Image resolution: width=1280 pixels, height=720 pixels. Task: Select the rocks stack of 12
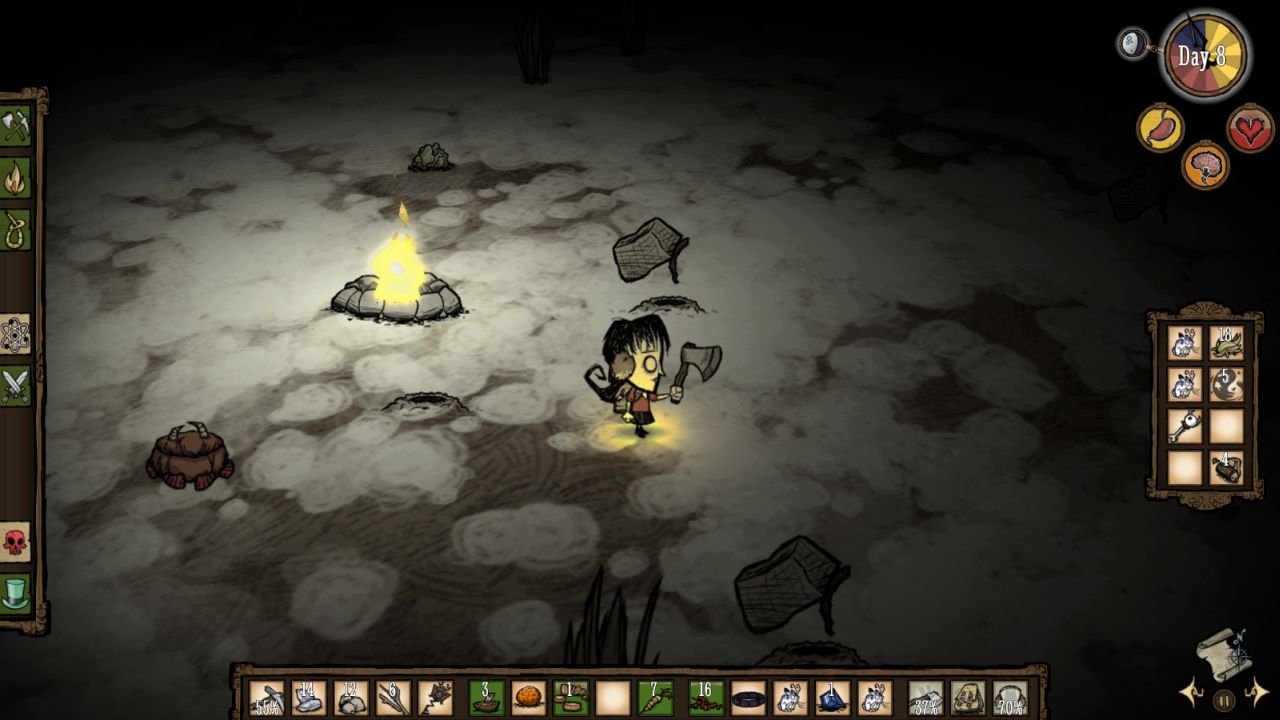[x=351, y=698]
